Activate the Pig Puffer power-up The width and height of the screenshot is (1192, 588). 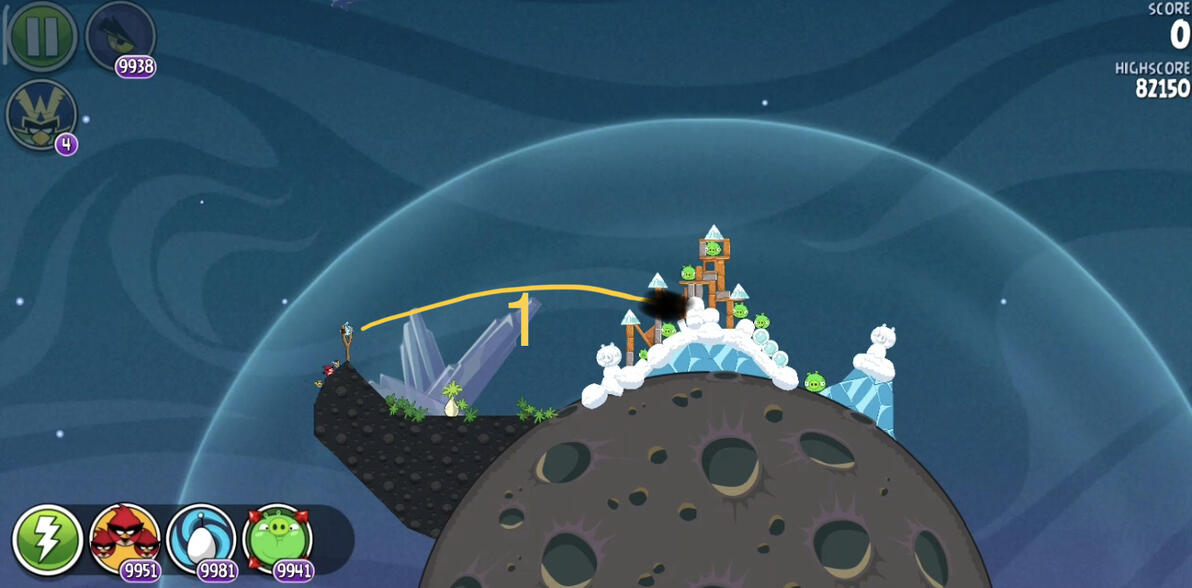click(x=278, y=540)
